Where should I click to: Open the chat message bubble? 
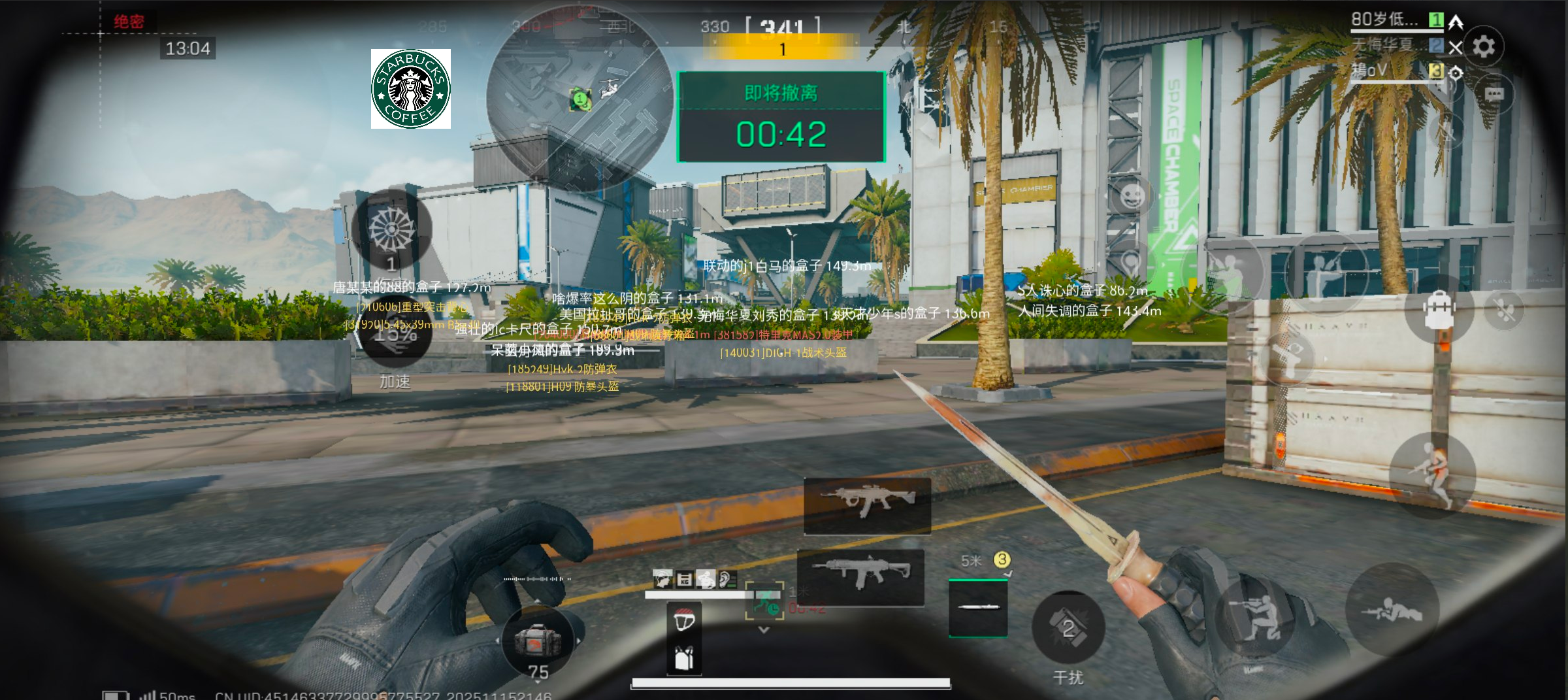tap(1494, 95)
